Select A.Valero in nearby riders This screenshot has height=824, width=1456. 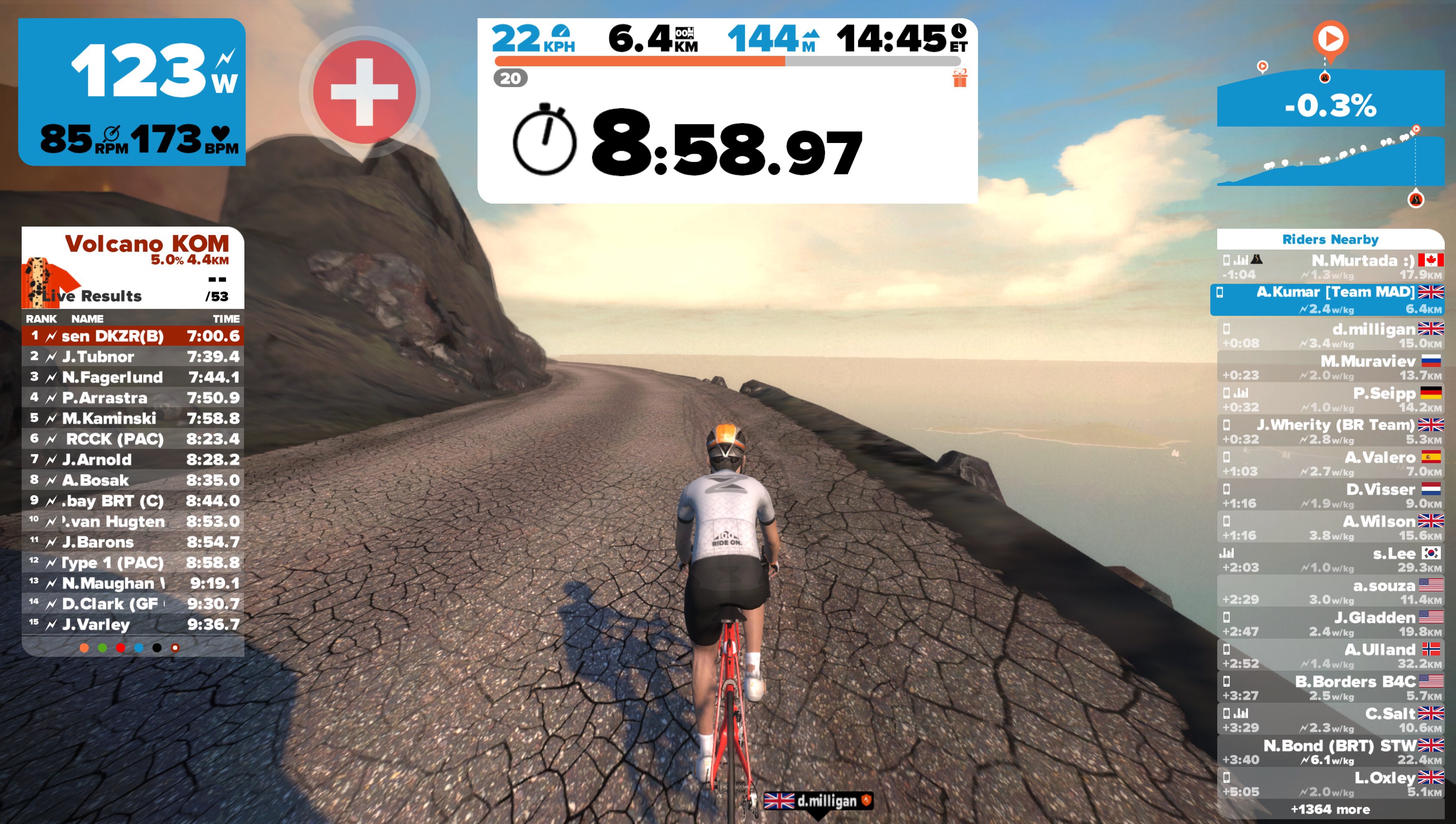point(1330,464)
